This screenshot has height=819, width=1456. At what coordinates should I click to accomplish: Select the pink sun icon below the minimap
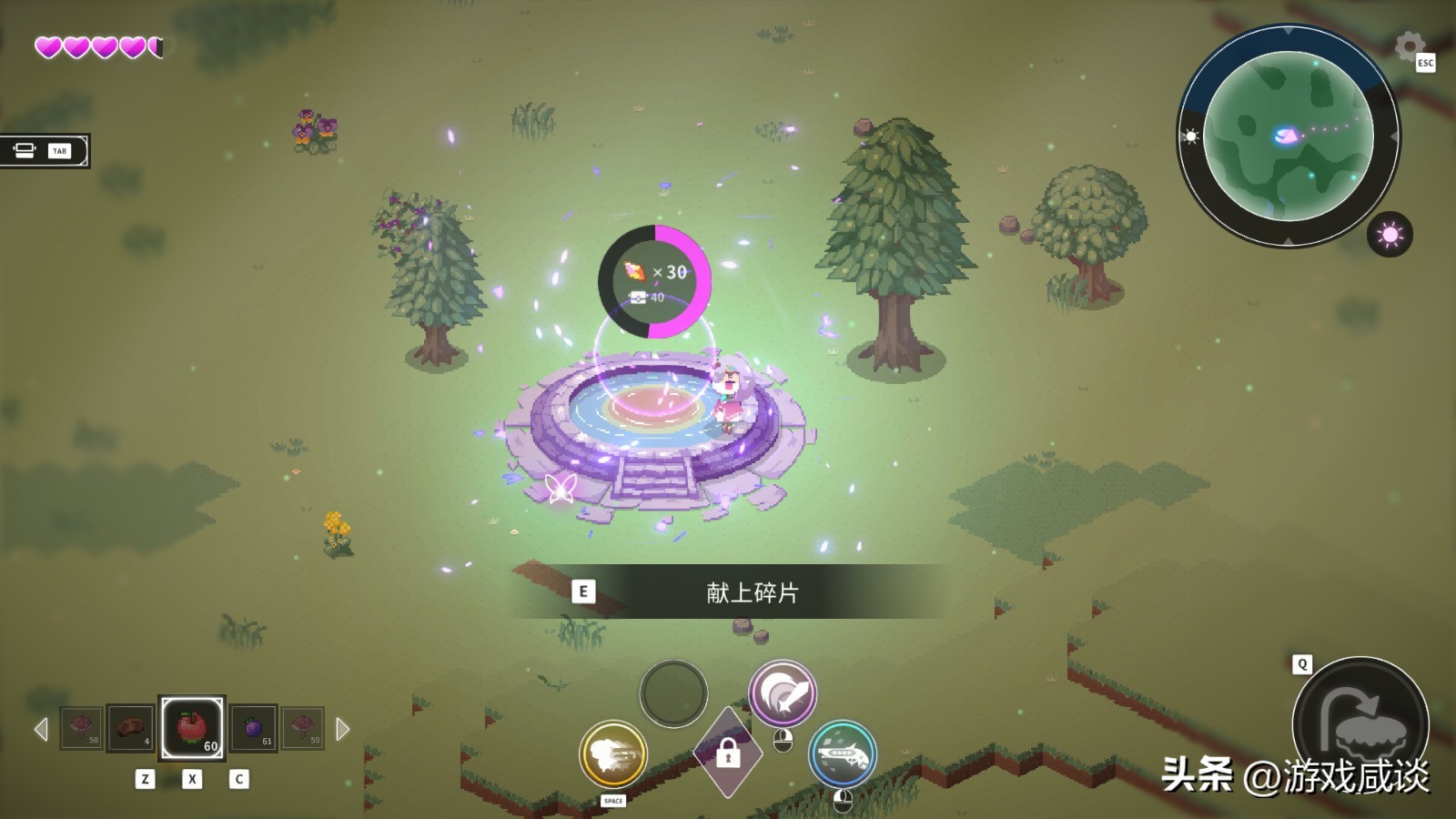point(1390,235)
